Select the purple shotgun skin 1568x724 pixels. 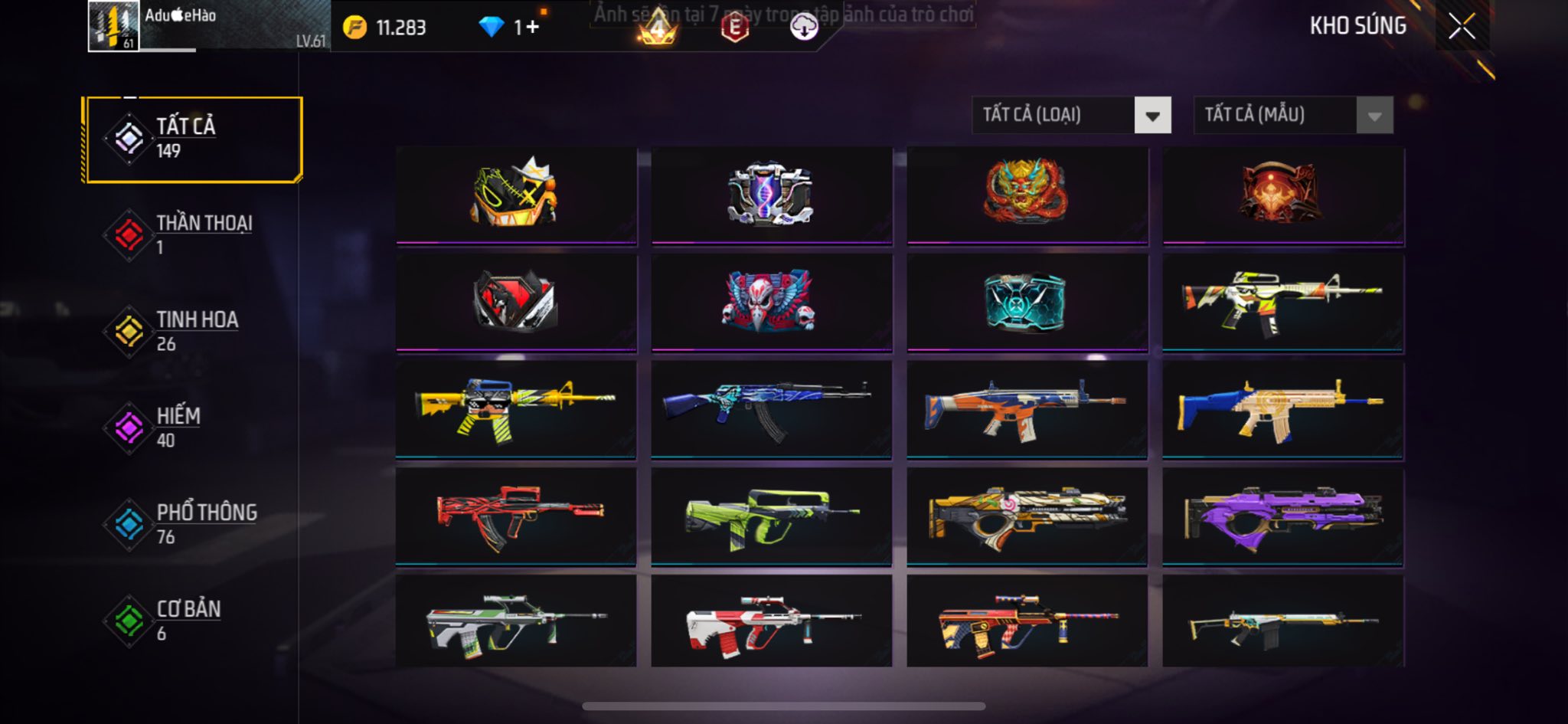pos(1282,516)
